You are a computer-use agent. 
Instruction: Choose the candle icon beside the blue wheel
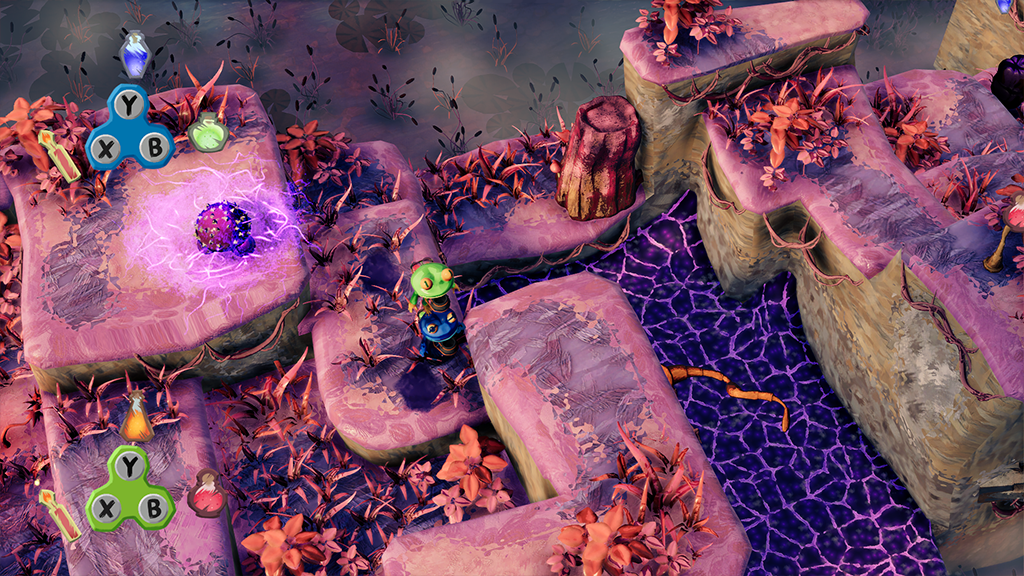[62, 155]
